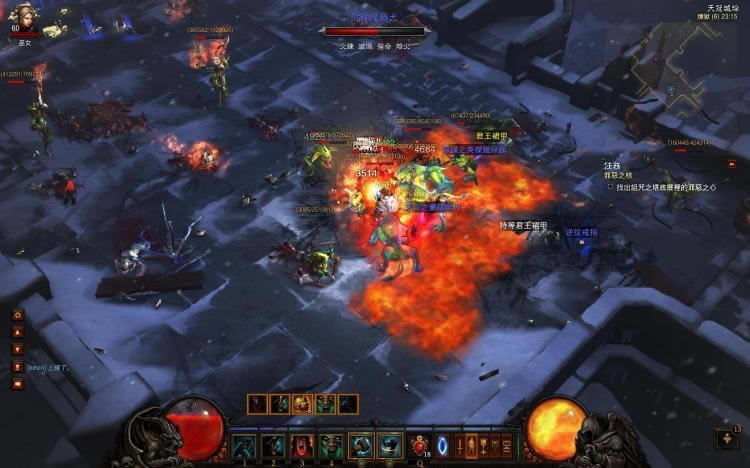Activate the skill in hotbar slot 1

pos(244,446)
